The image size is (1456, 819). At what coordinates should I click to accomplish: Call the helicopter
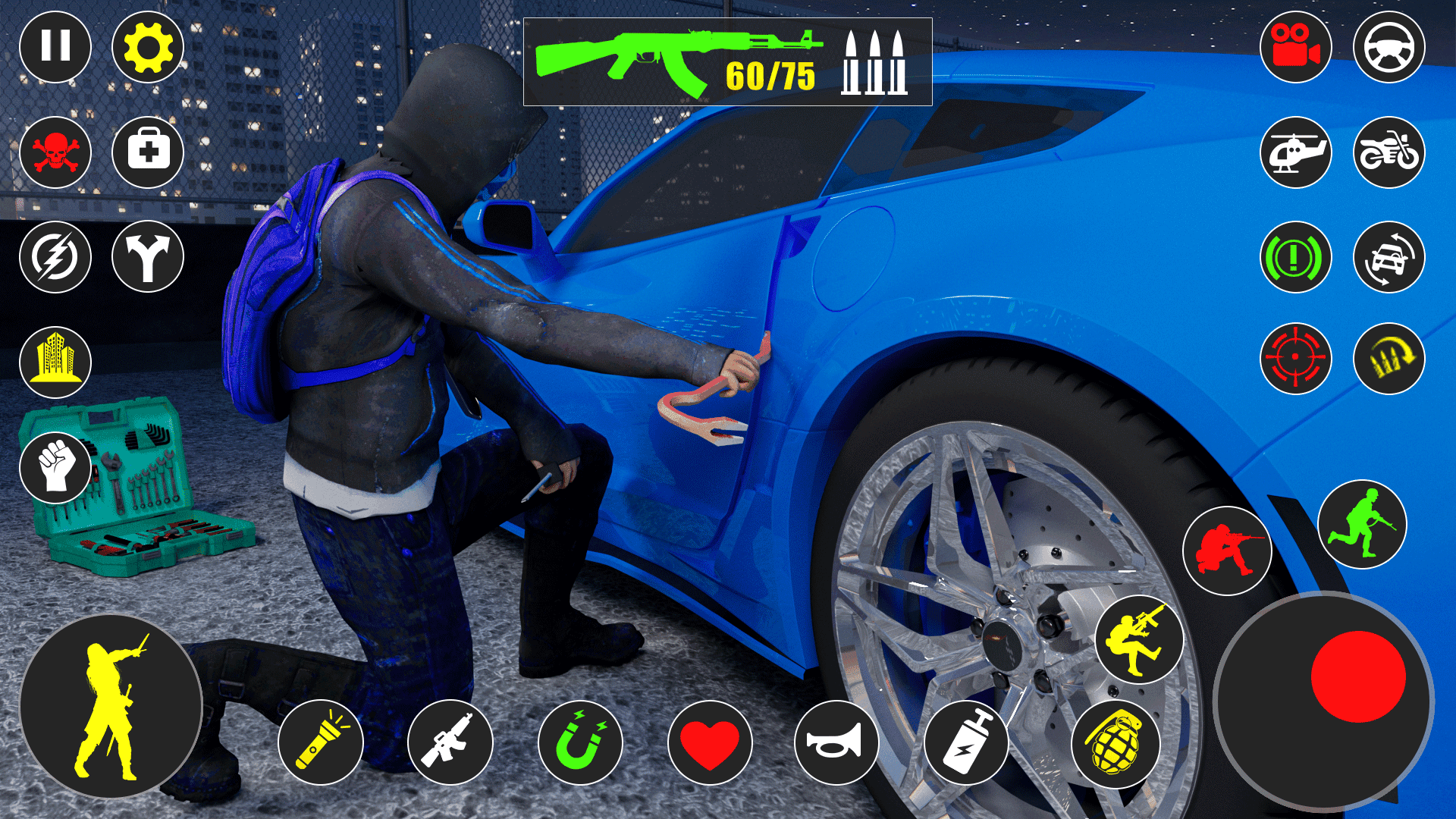click(1297, 152)
